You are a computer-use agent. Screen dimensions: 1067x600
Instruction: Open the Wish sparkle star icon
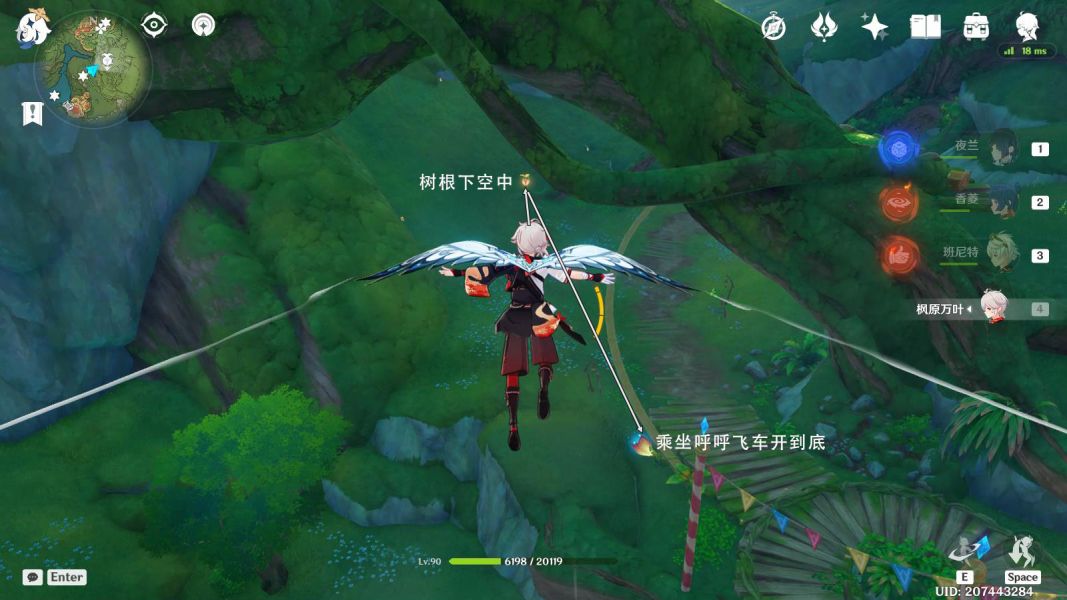(x=874, y=27)
